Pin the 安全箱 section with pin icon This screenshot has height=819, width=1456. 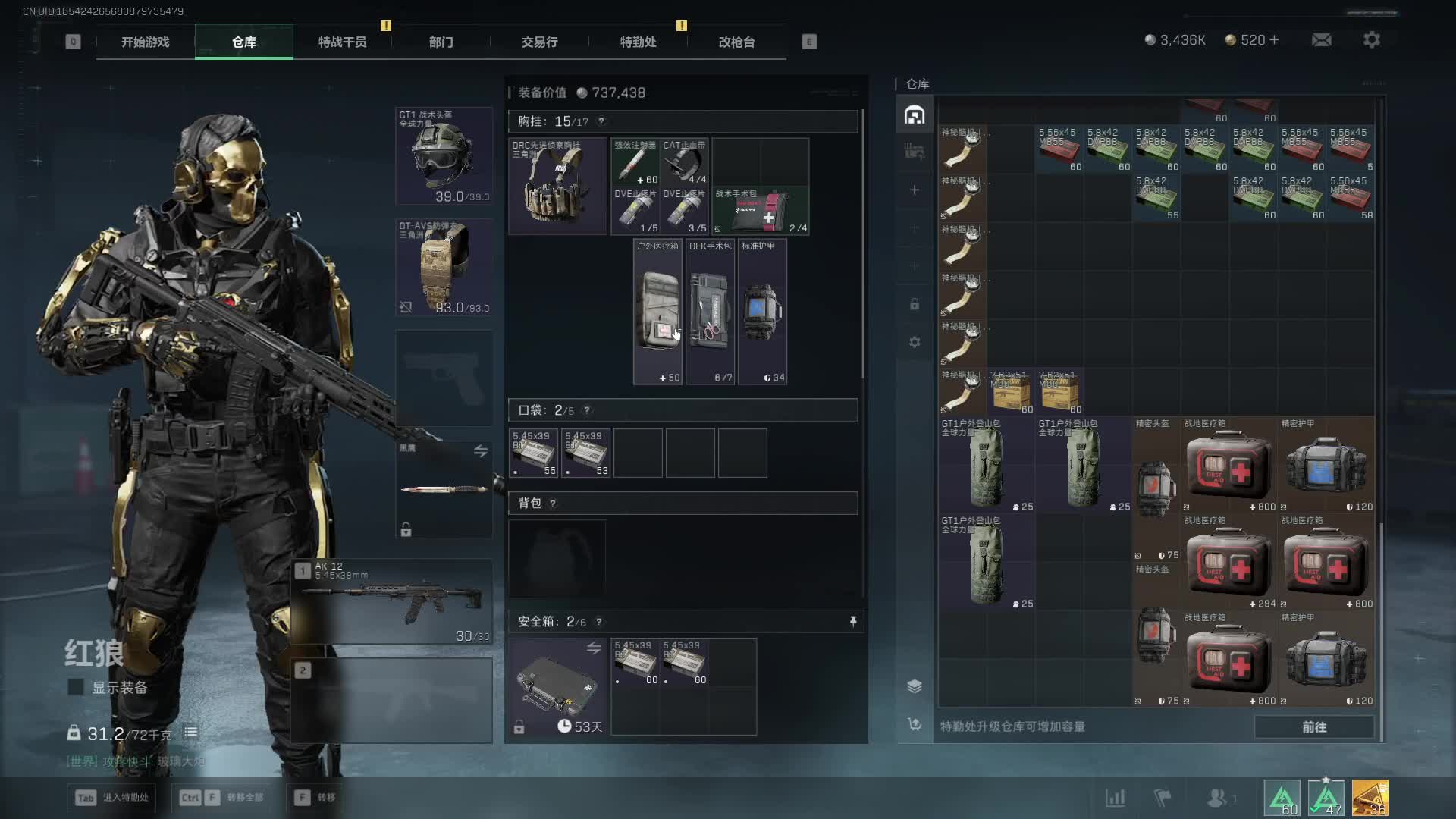(x=853, y=622)
